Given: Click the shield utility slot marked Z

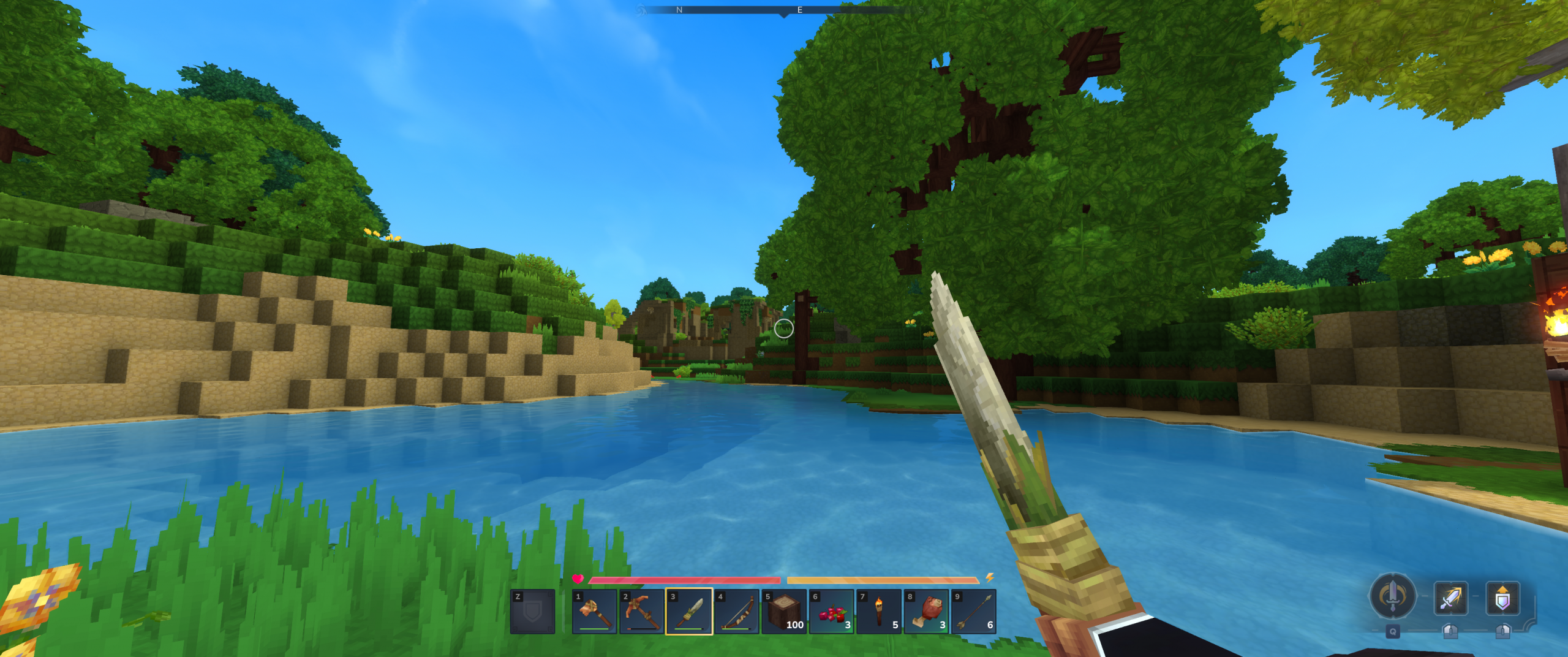Looking at the screenshot, I should pyautogui.click(x=532, y=612).
